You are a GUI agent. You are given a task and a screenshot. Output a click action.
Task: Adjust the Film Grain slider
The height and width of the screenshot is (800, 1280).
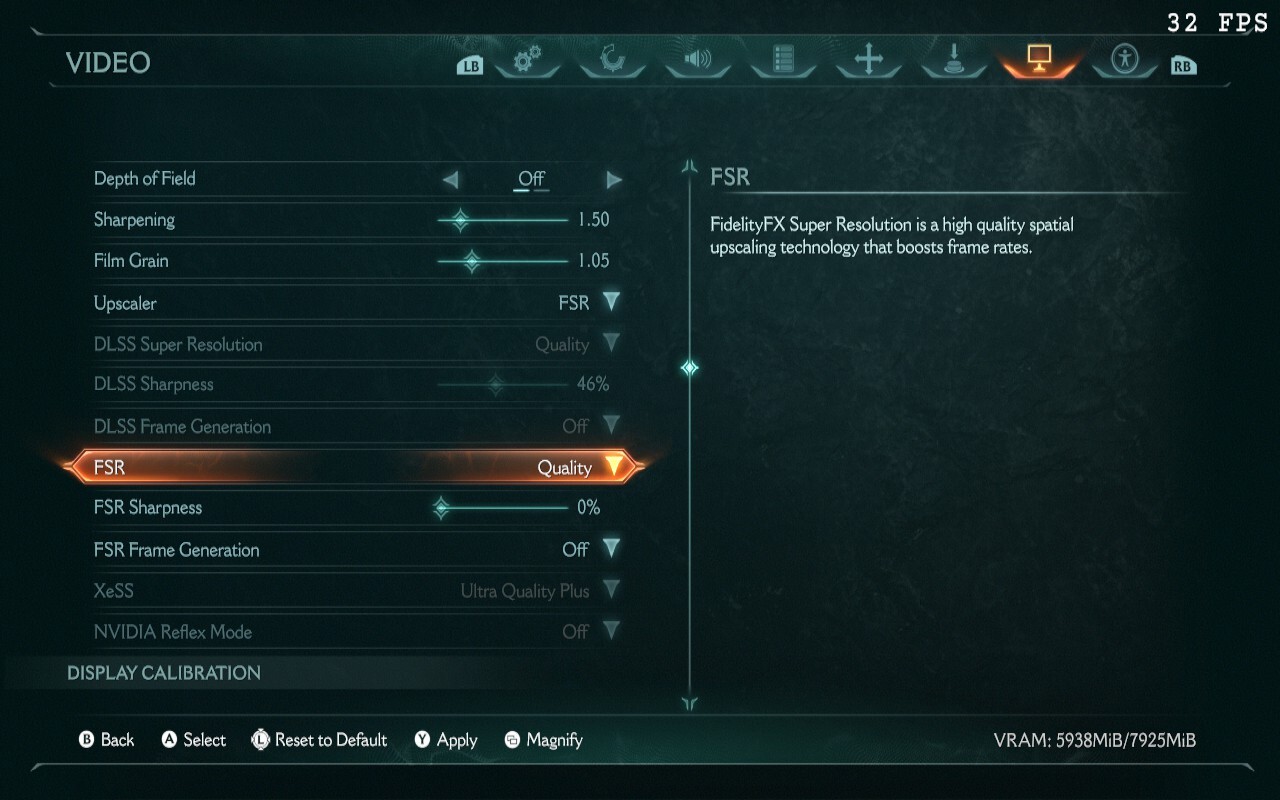click(x=471, y=261)
